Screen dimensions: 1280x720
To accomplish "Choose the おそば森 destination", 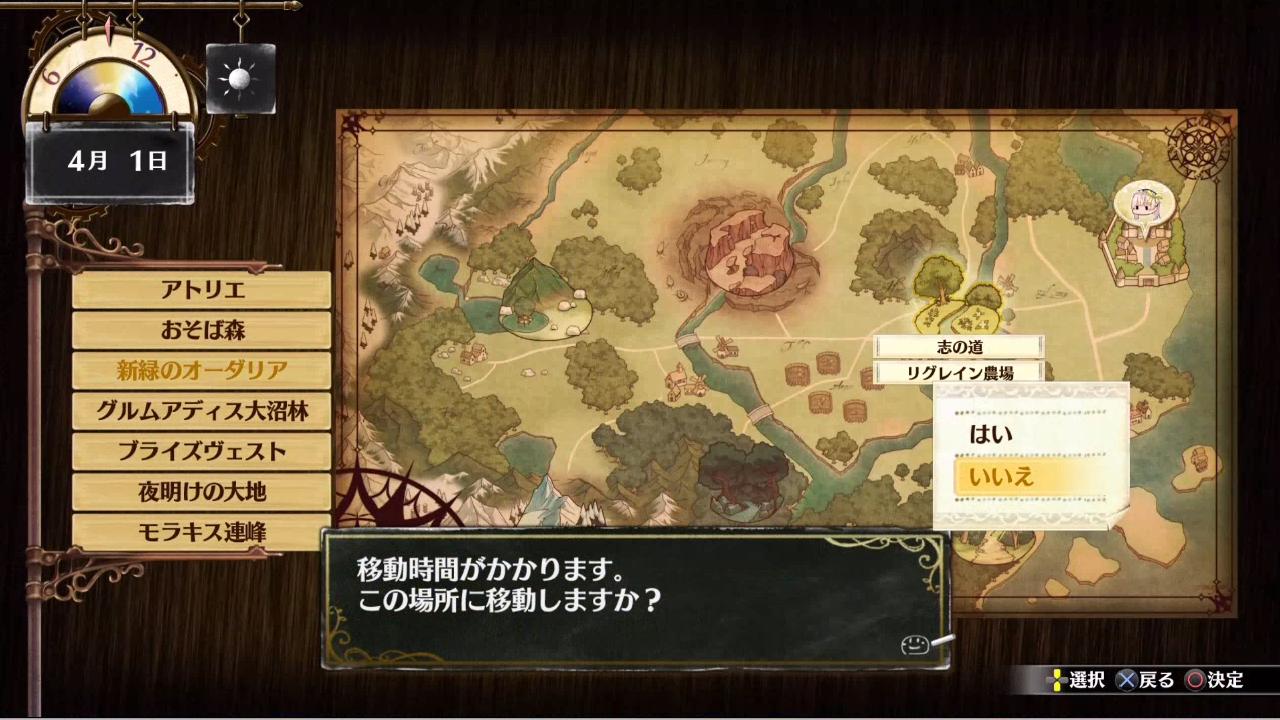I will click(202, 330).
